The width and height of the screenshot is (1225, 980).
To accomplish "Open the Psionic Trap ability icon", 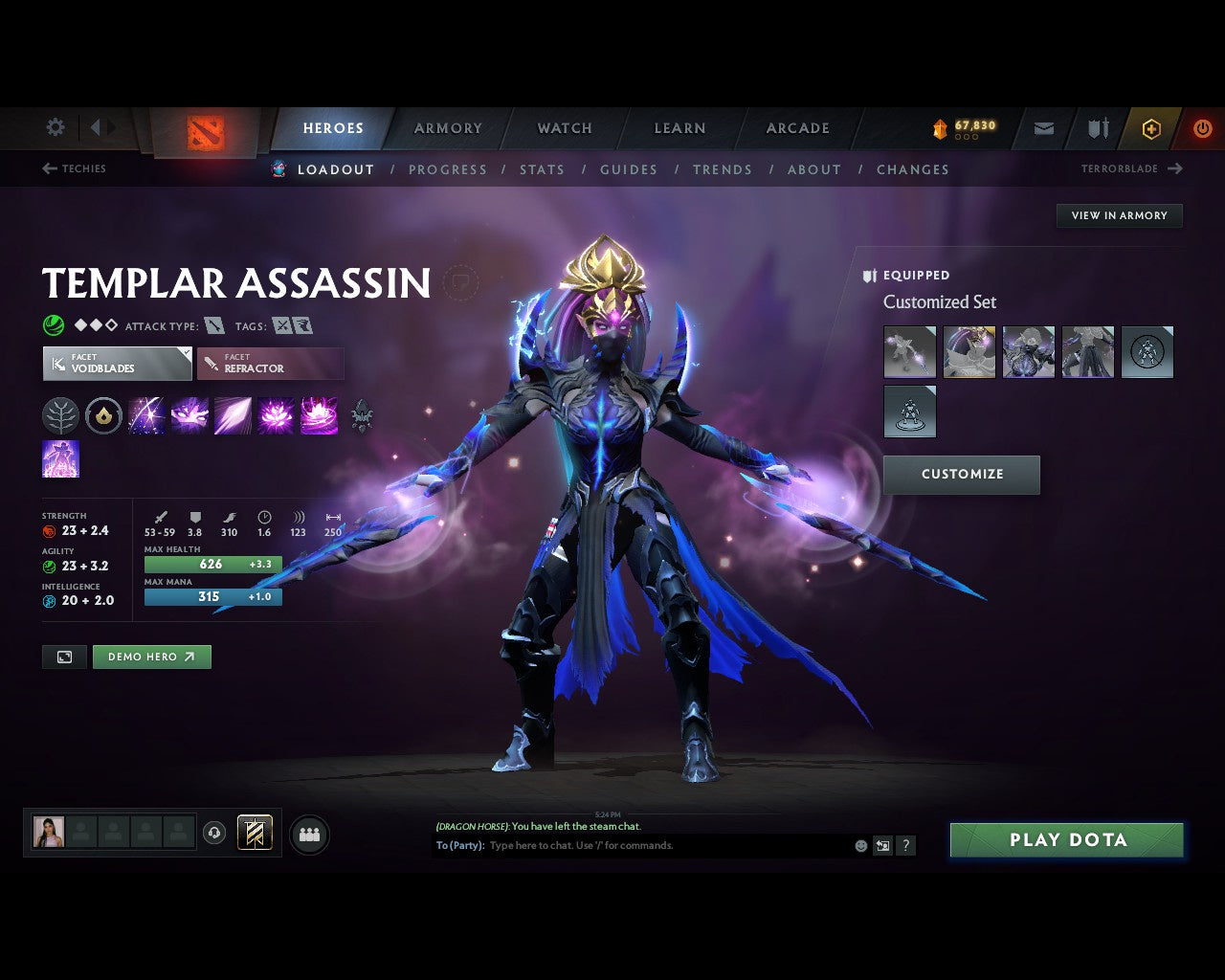I will [x=276, y=415].
